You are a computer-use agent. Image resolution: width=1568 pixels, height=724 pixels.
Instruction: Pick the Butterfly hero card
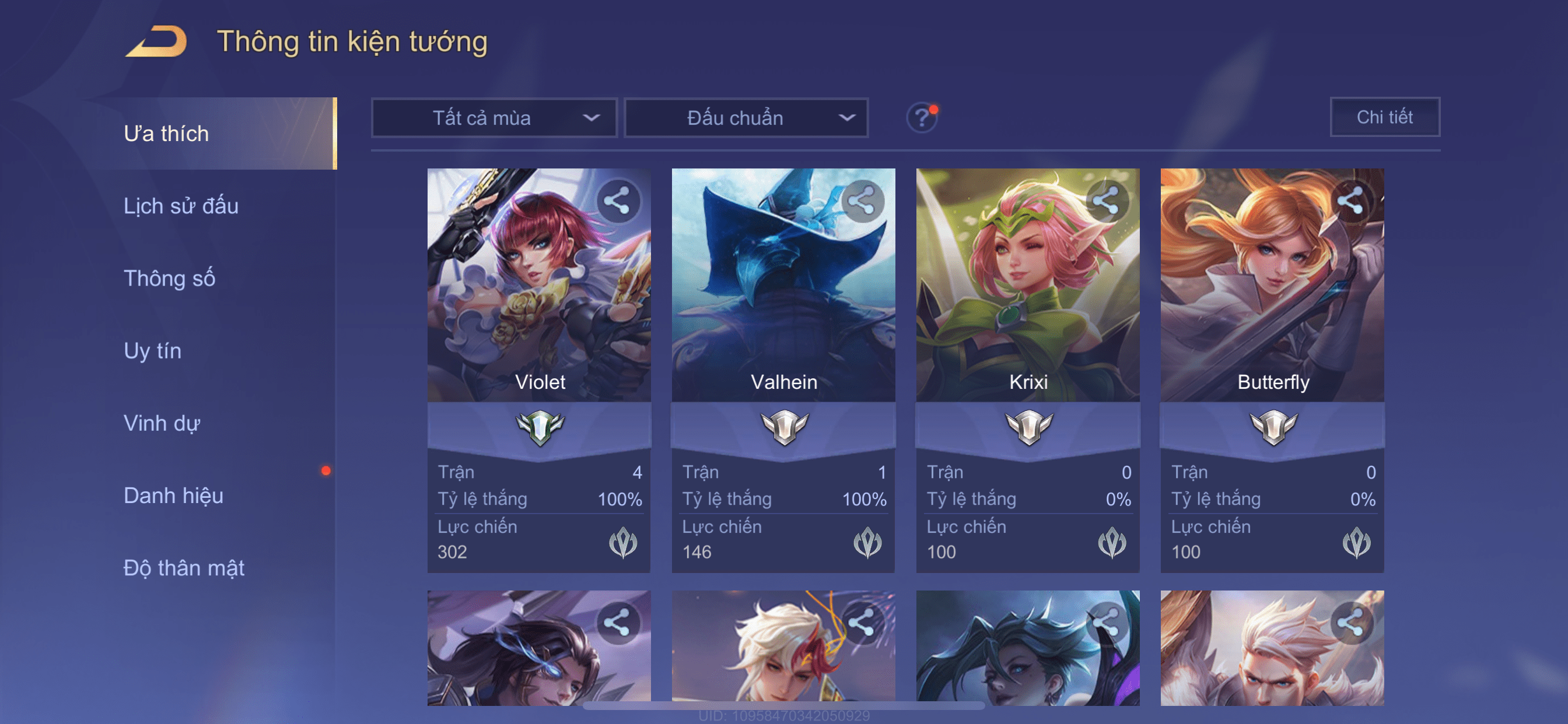[1272, 292]
